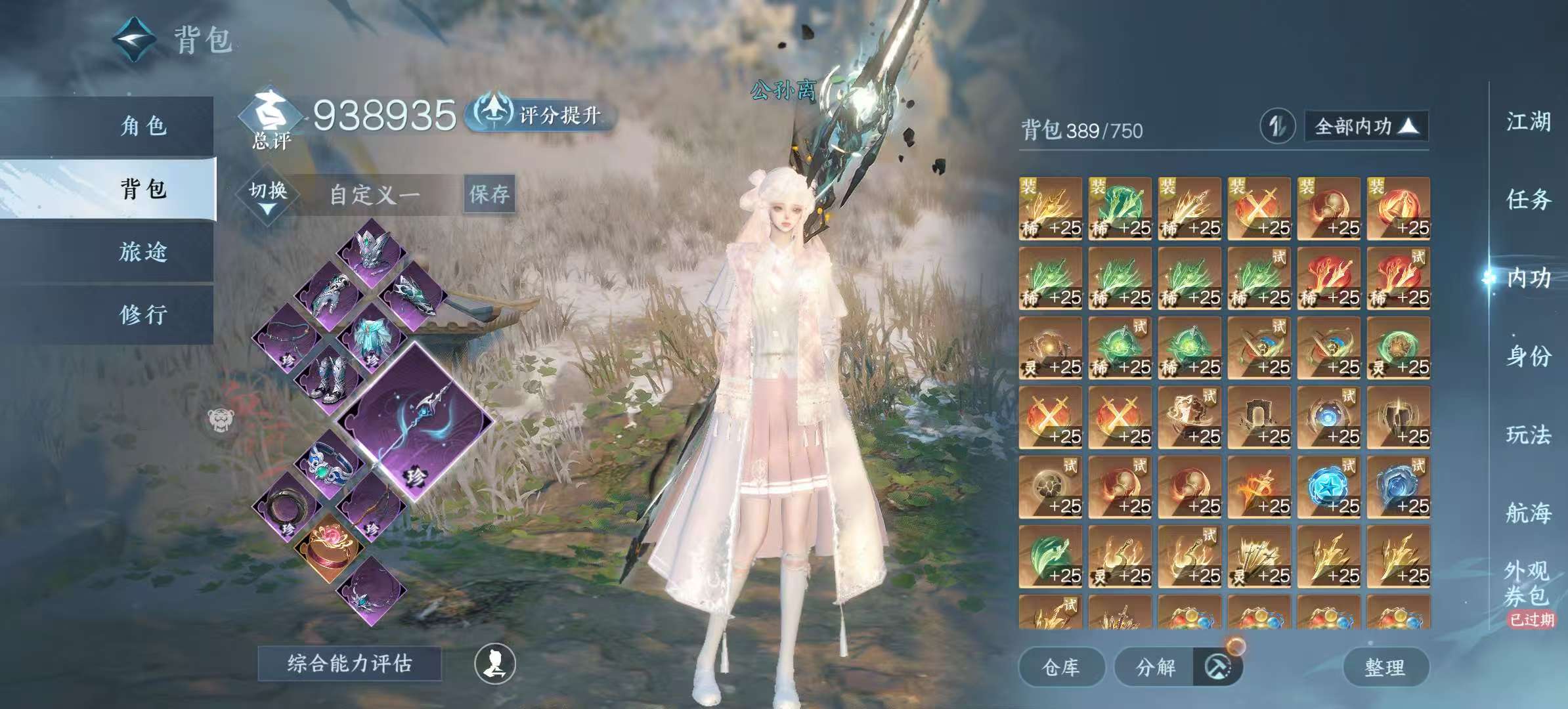Open the 身份 identity category

1527,356
